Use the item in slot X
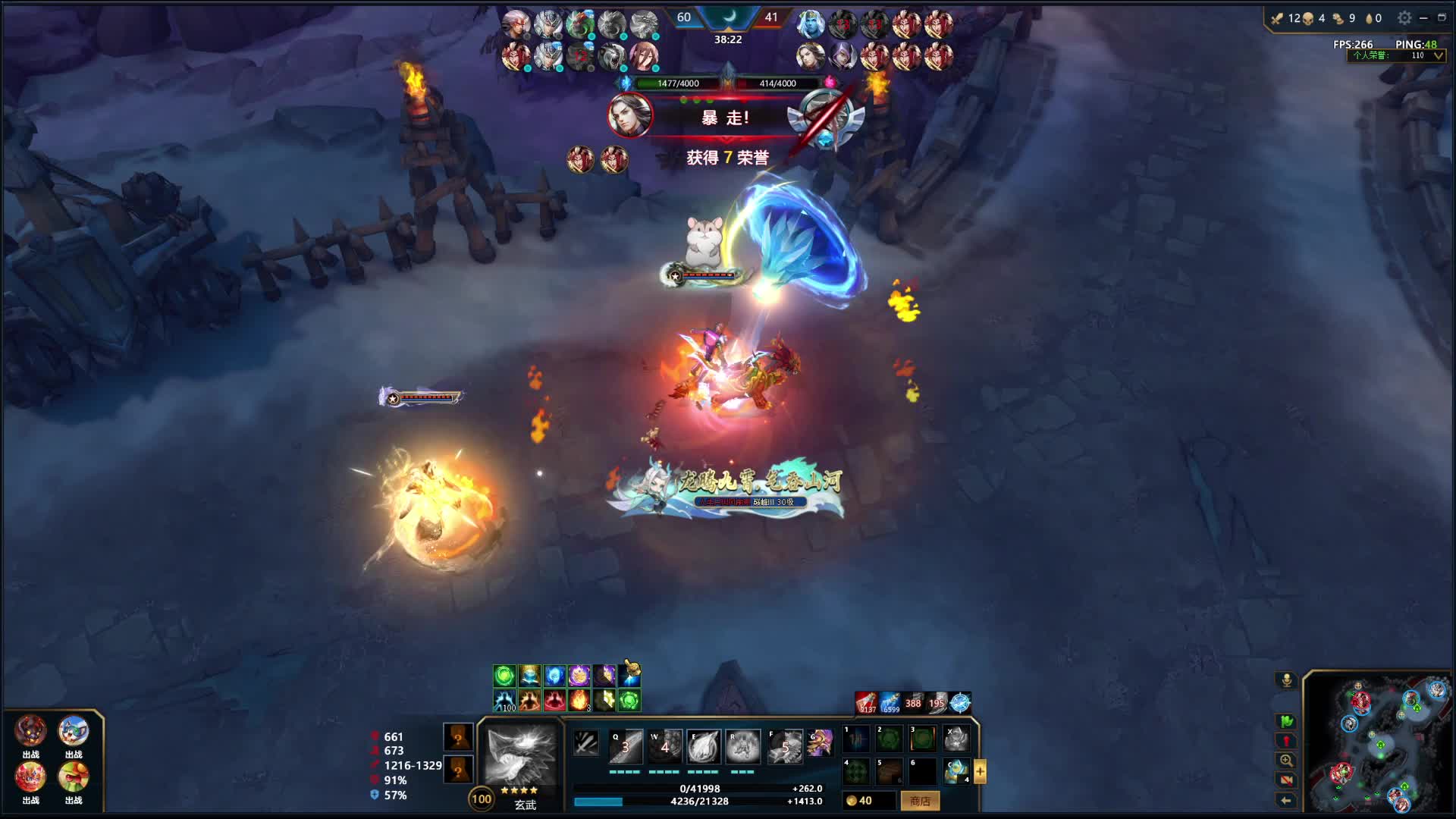 [x=956, y=738]
